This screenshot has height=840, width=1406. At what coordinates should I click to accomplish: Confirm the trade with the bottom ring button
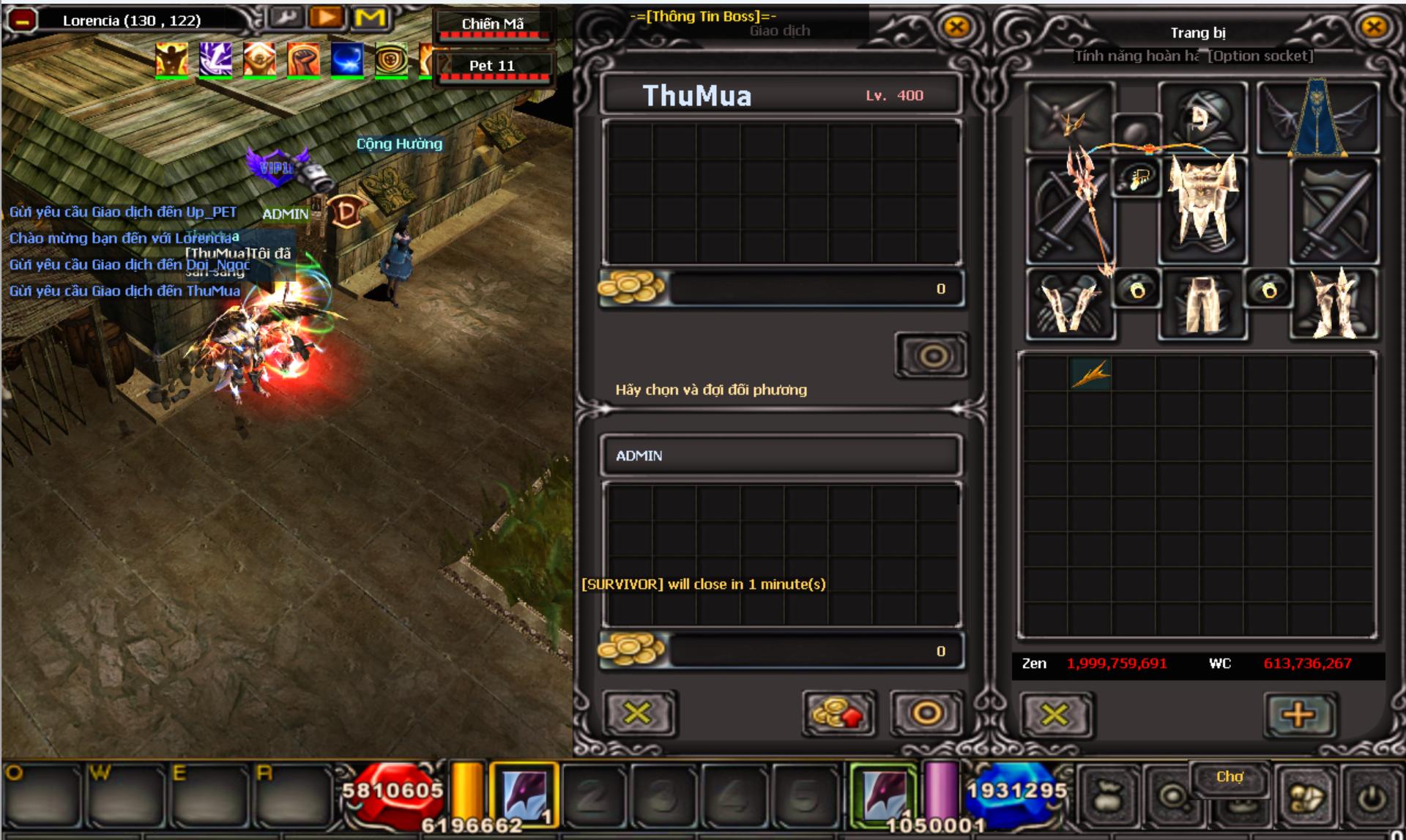[926, 713]
